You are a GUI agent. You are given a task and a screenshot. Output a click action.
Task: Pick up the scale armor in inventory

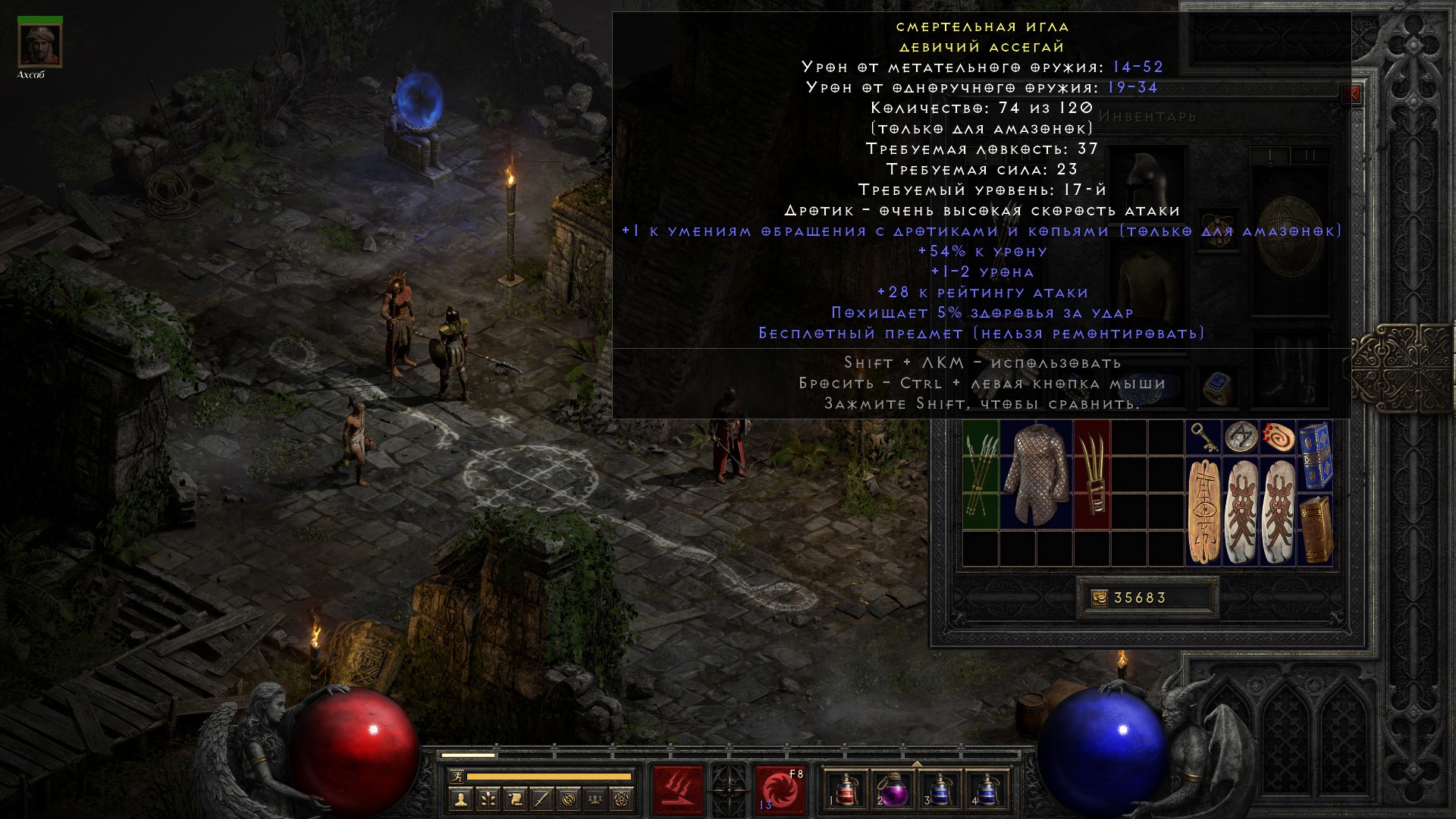(1036, 474)
